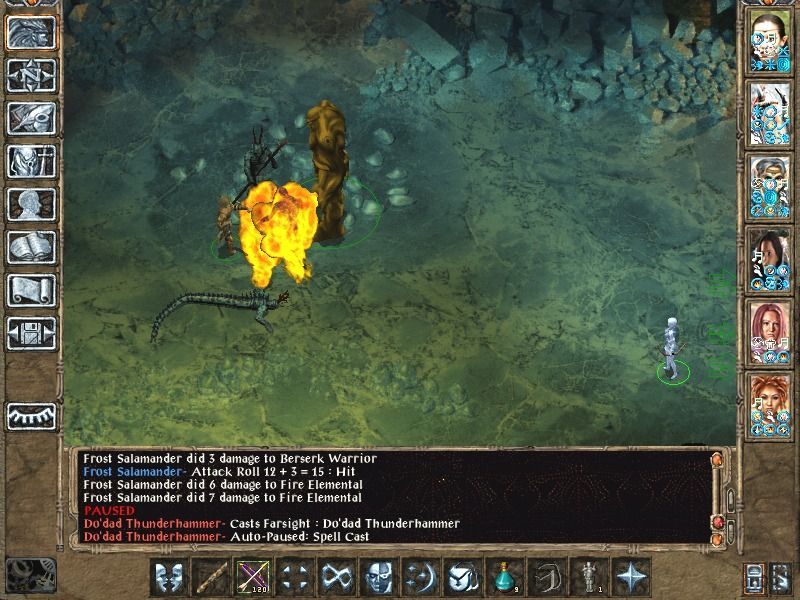This screenshot has height=600, width=800.
Task: Click the four-pointed star action button
Action: pyautogui.click(x=630, y=577)
